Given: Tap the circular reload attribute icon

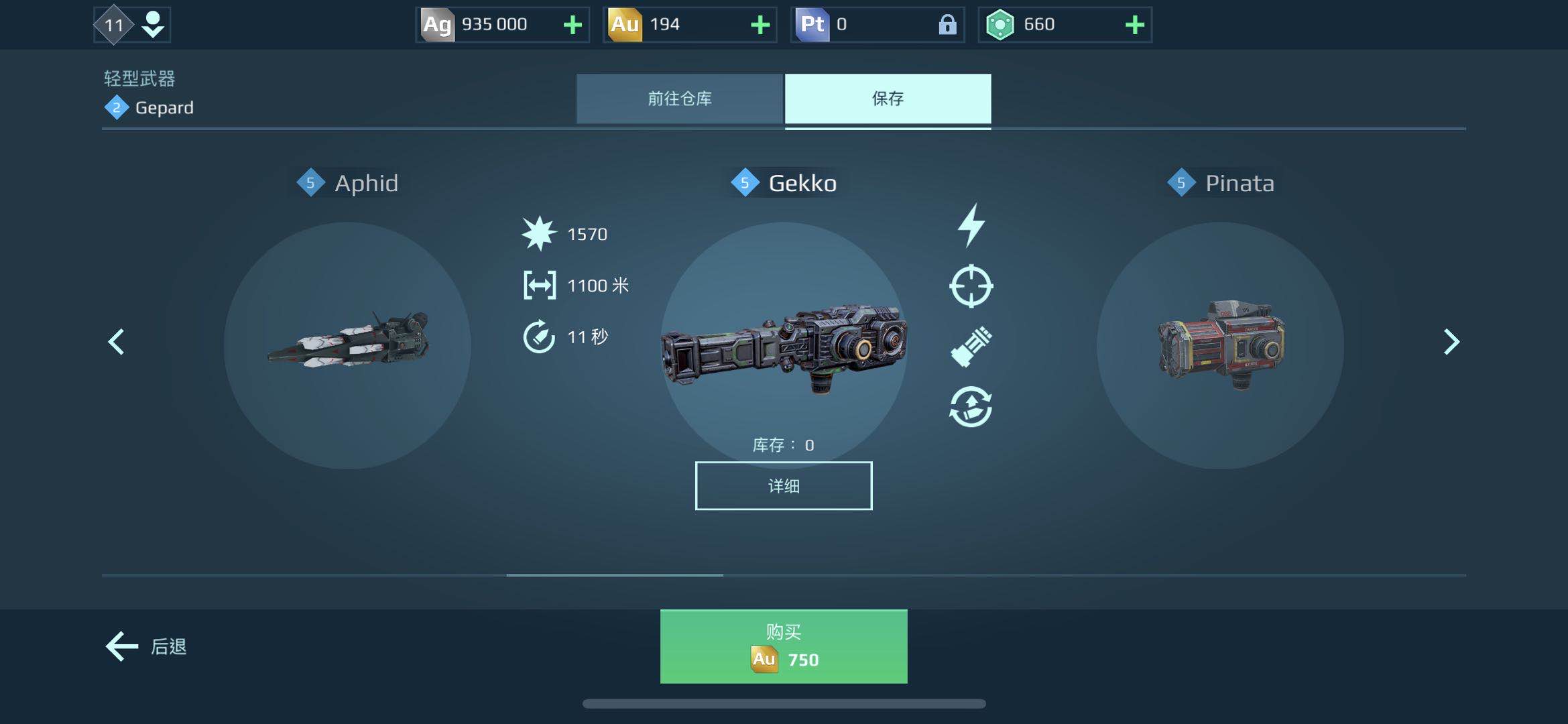Looking at the screenshot, I should 971,406.
